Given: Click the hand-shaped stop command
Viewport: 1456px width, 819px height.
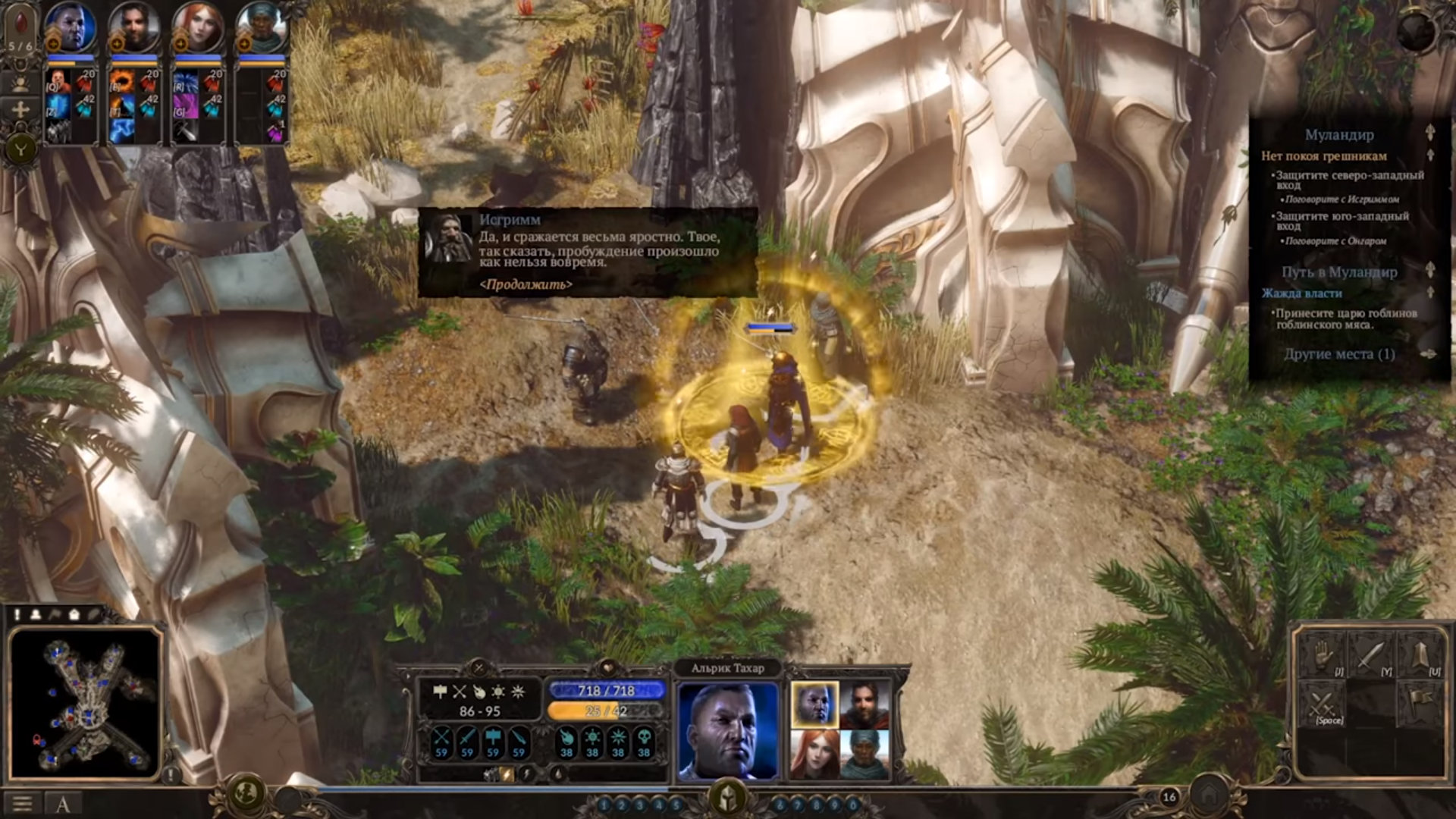Looking at the screenshot, I should [1322, 654].
